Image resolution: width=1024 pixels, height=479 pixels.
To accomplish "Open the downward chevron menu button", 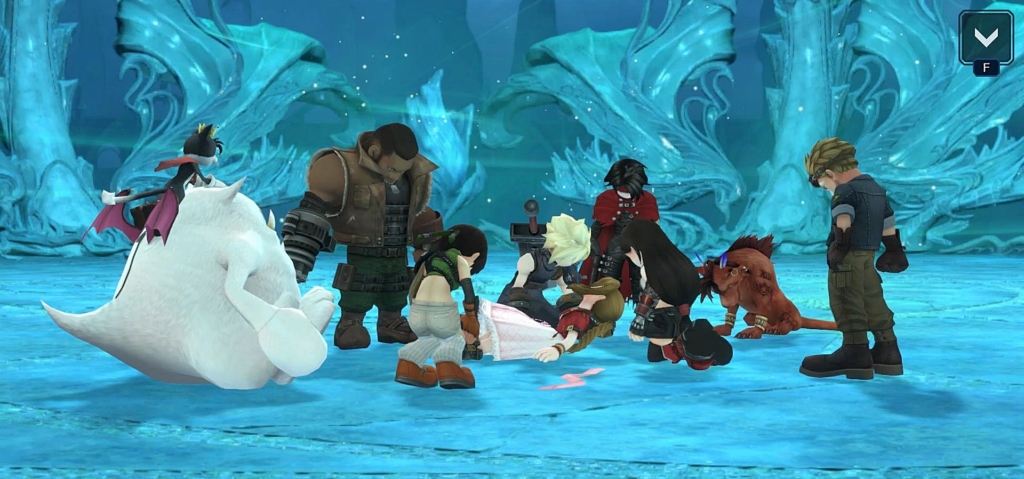I will (x=985, y=38).
